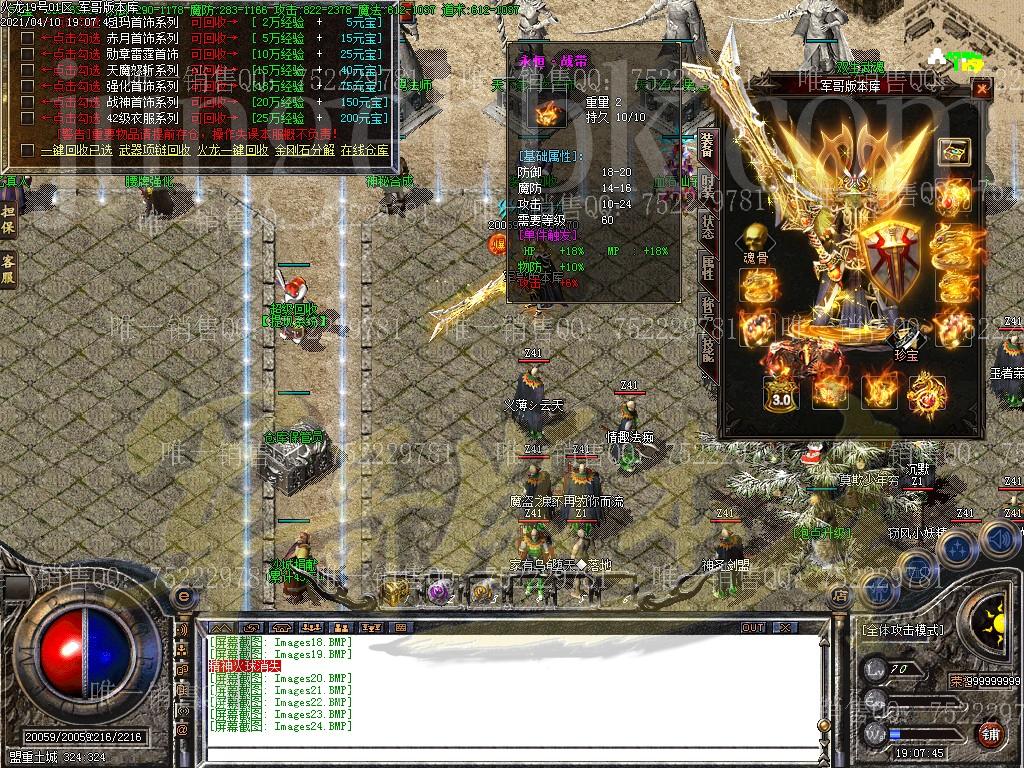1024x768 pixels.
Task: Tick the 42级衣服系列 recycle checkbox
Action: [27, 118]
